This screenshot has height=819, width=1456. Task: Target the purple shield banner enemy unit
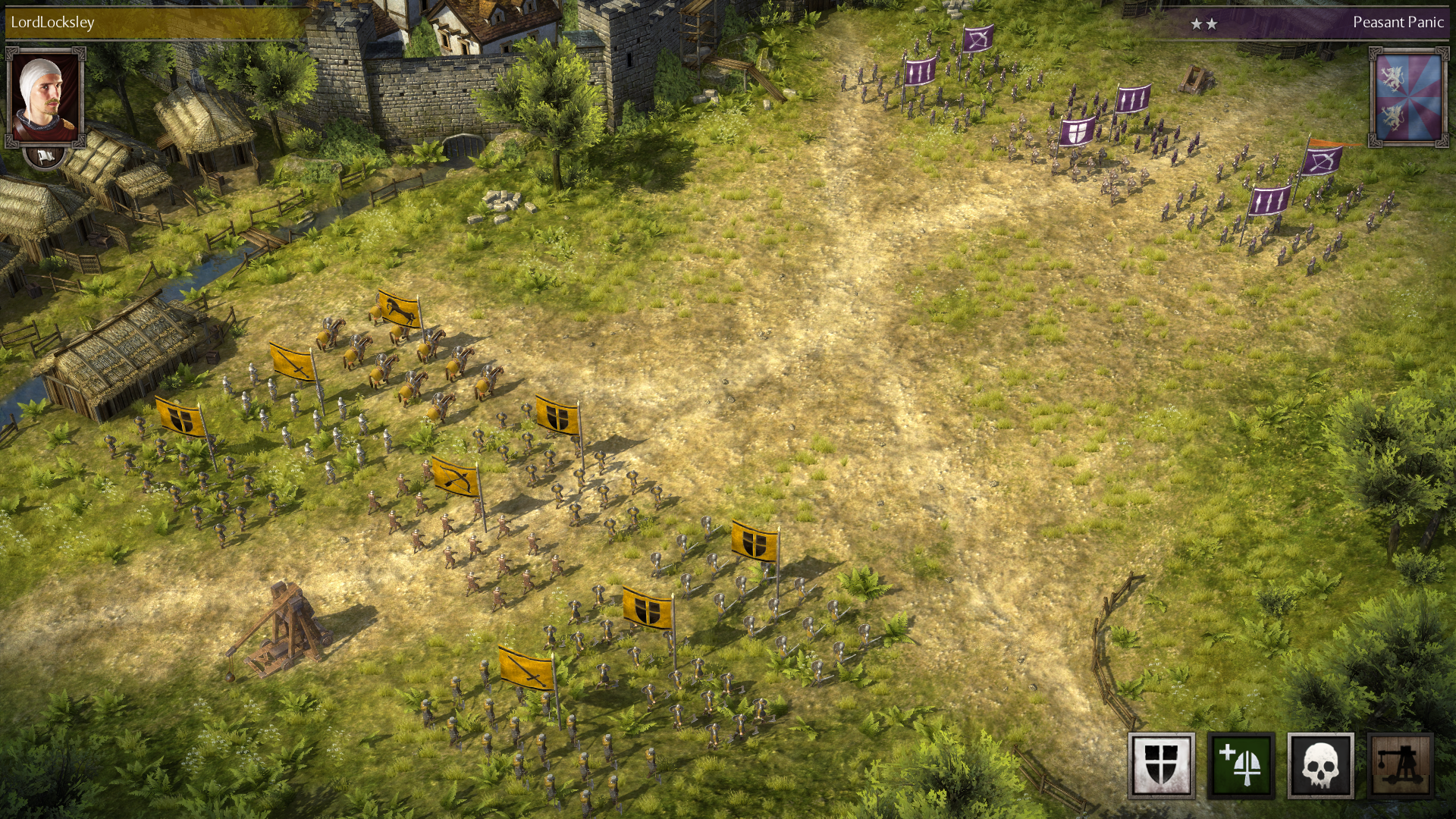pyautogui.click(x=1077, y=132)
